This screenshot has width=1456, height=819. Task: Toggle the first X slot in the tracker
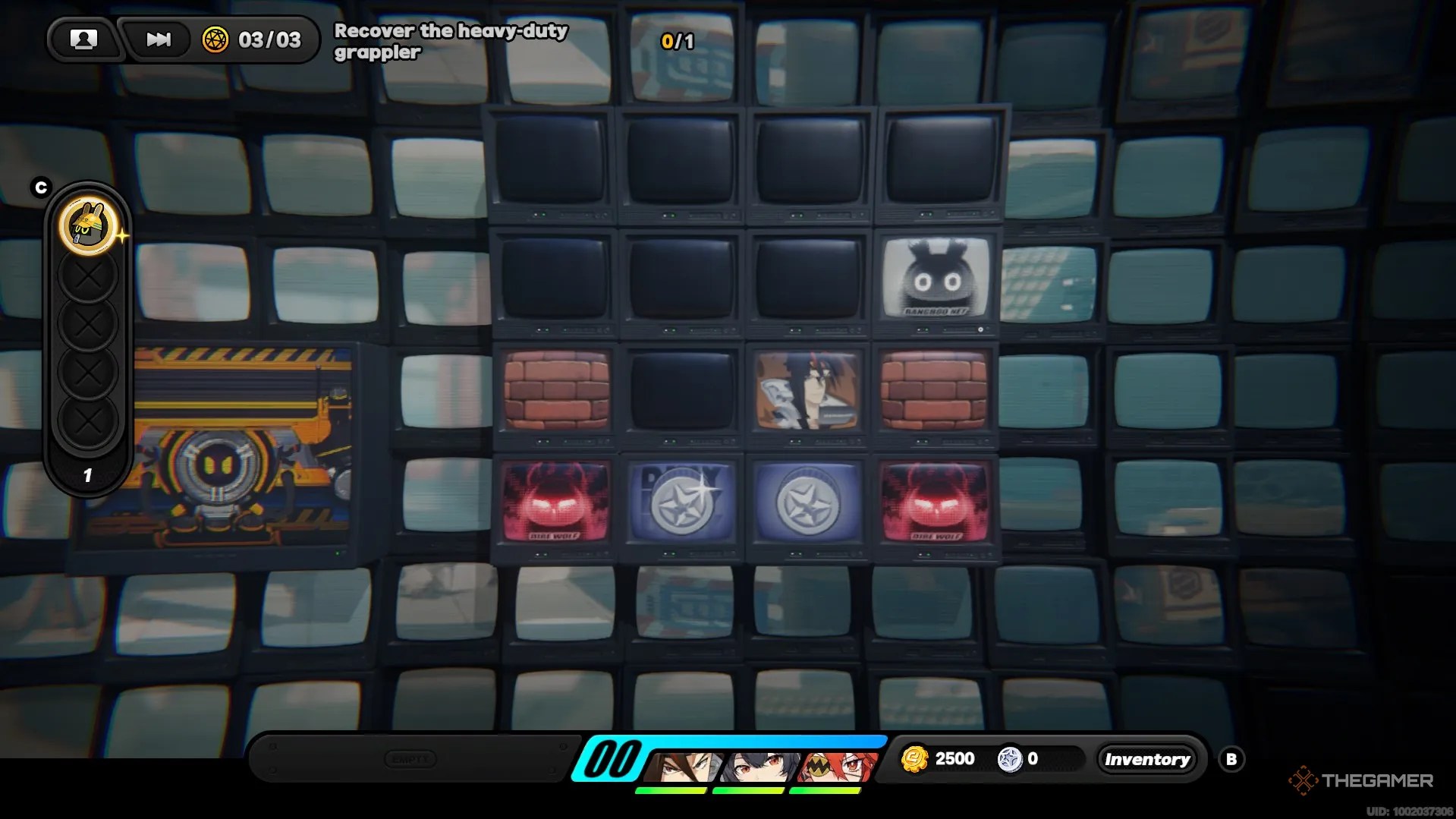89,276
